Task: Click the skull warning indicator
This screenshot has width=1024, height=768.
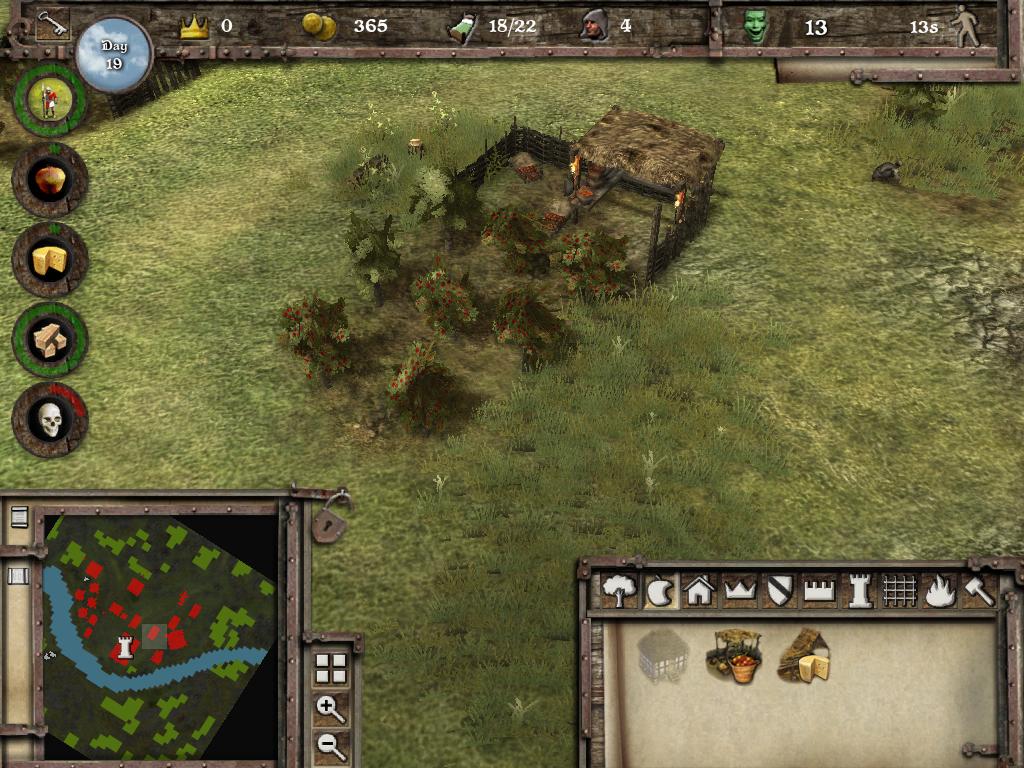Action: 49,420
